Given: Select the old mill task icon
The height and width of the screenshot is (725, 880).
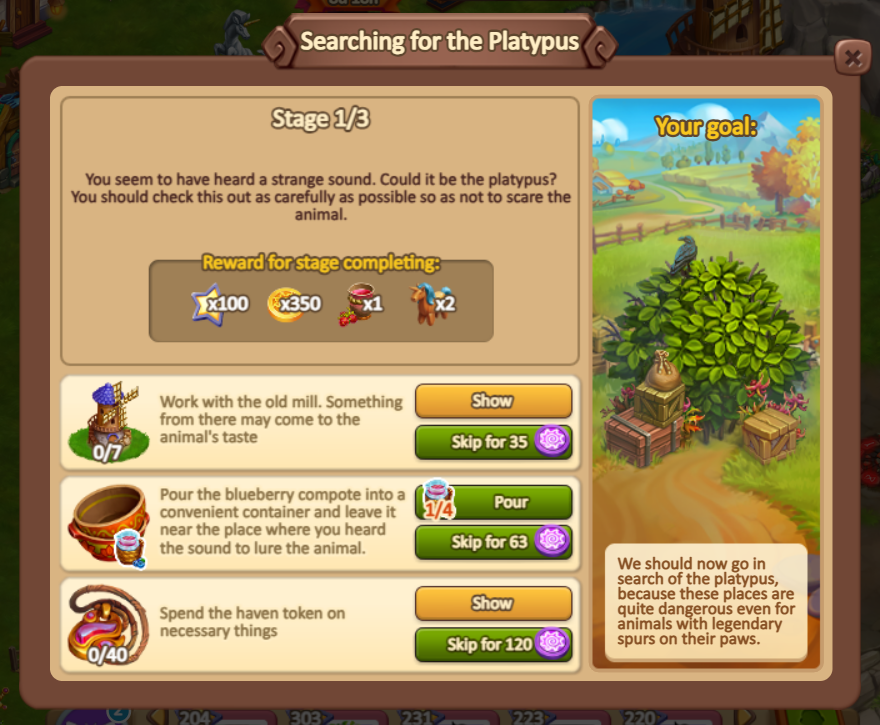Looking at the screenshot, I should tap(108, 420).
